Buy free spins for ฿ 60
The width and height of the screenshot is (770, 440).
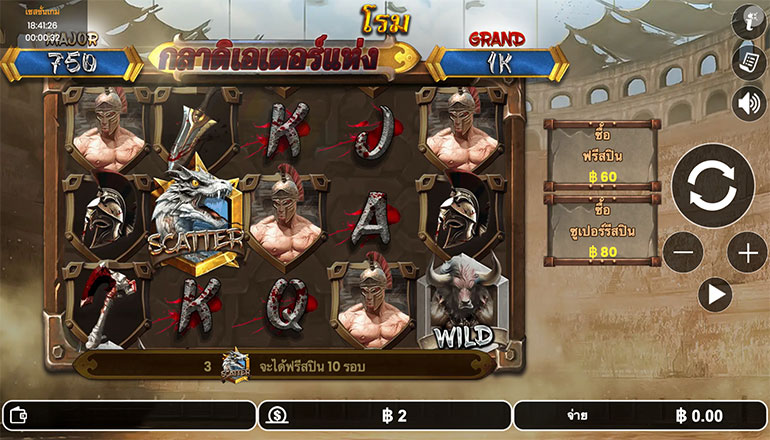pyautogui.click(x=601, y=156)
